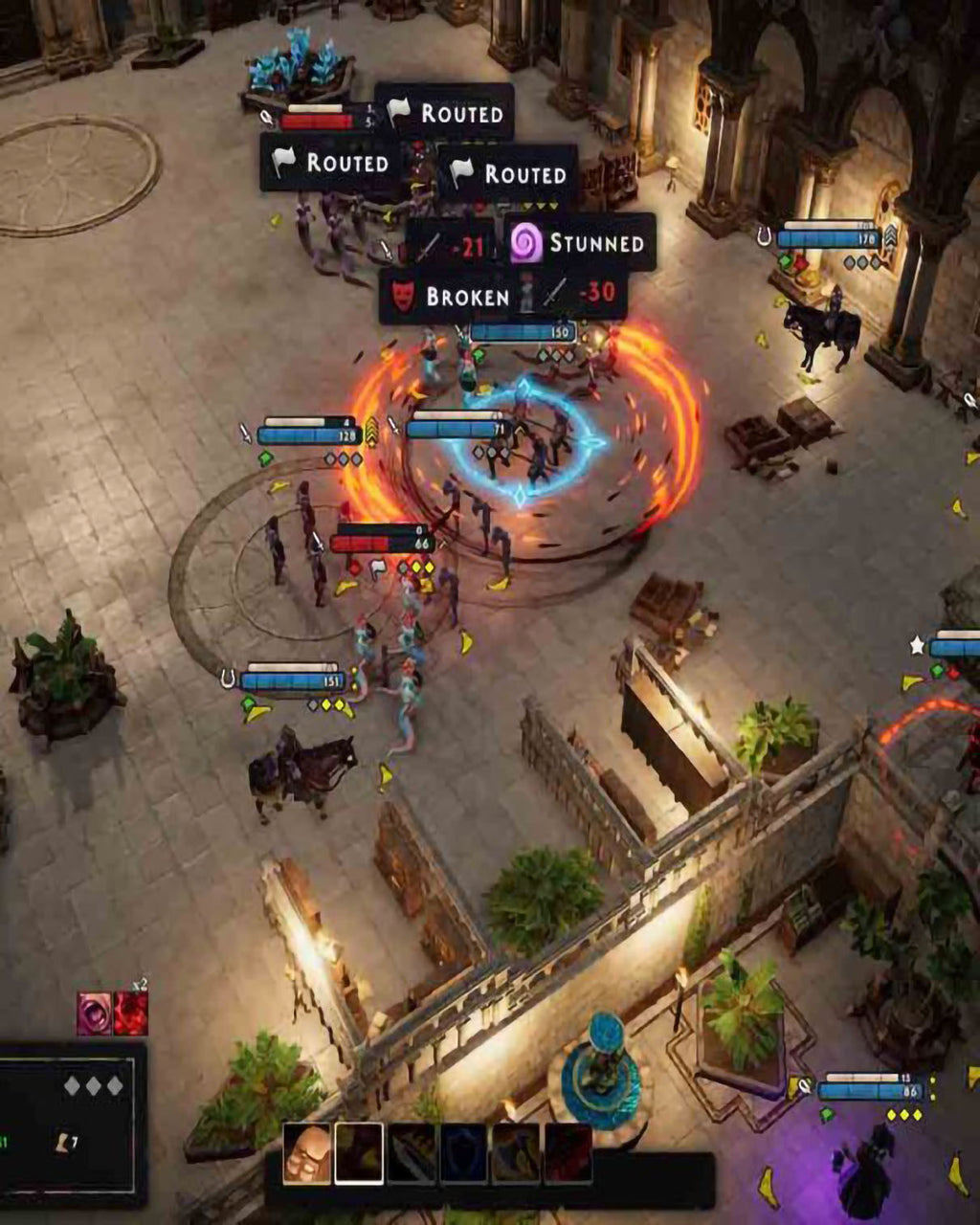
Task: Select the sword ability icon in the hotbar
Action: point(412,1153)
